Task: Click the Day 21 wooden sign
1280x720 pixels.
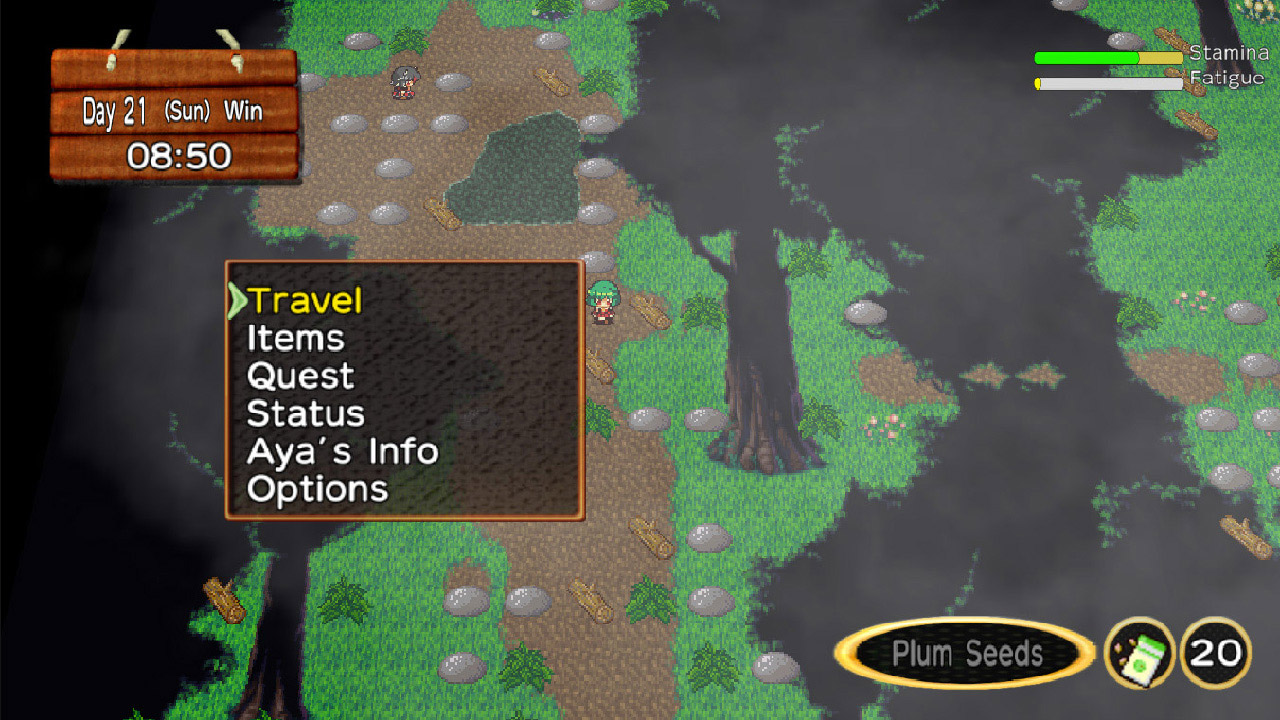Action: [x=170, y=112]
